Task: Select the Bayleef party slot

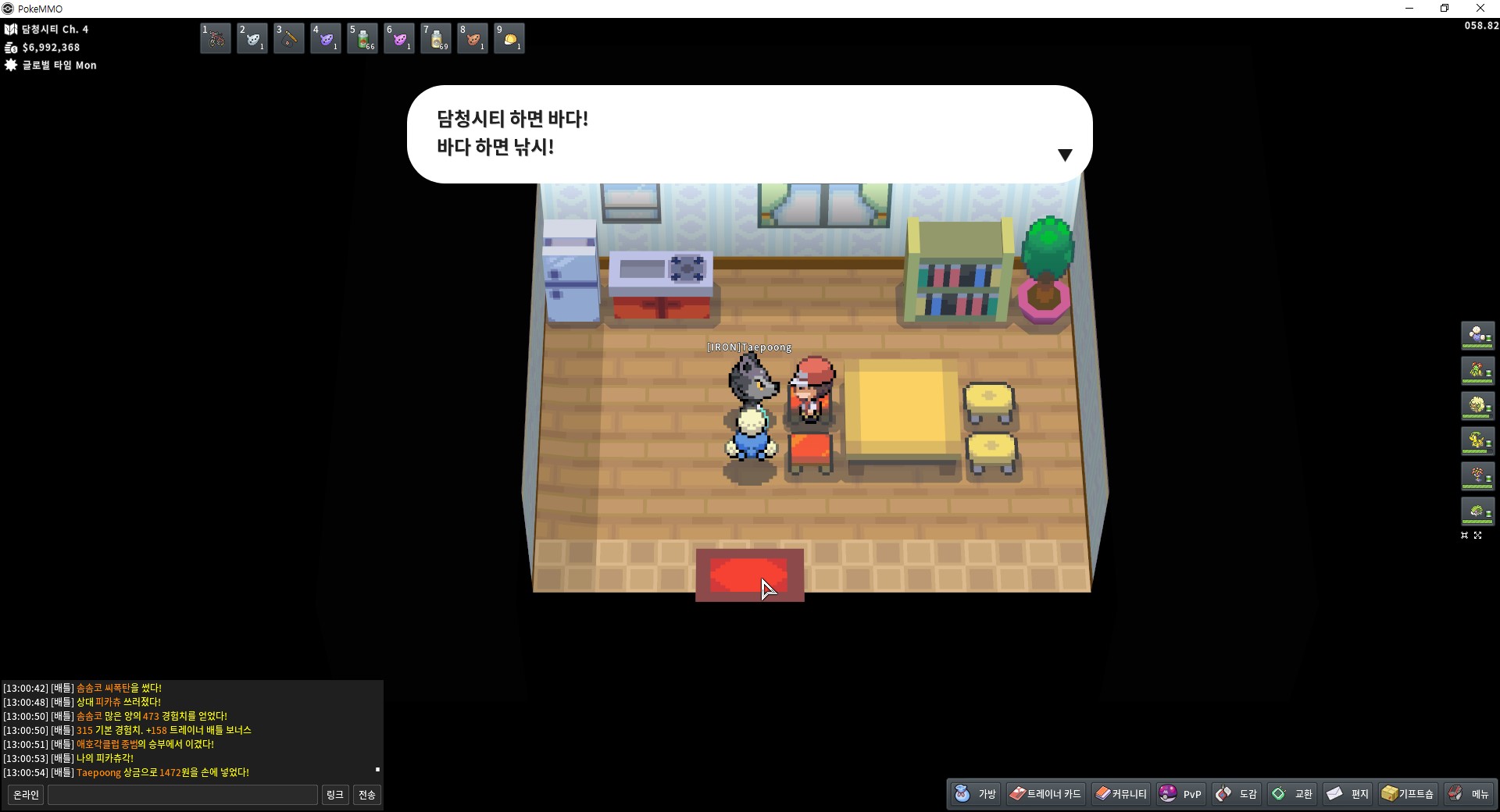Action: 1477,440
